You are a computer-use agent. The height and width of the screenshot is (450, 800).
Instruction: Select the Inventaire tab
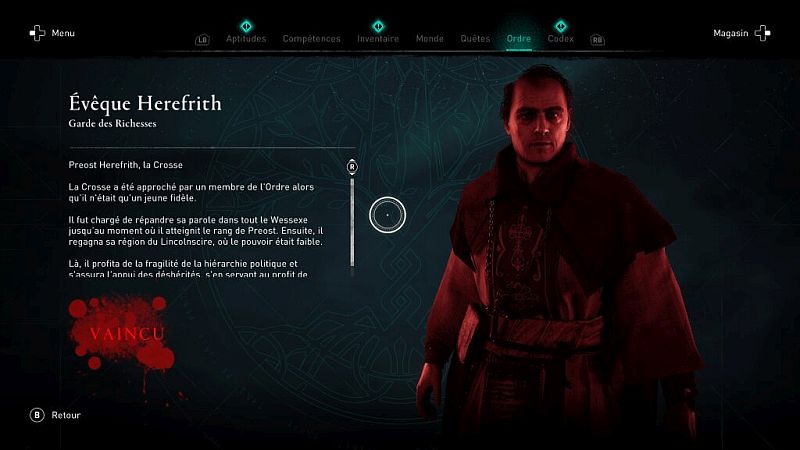[x=378, y=39]
